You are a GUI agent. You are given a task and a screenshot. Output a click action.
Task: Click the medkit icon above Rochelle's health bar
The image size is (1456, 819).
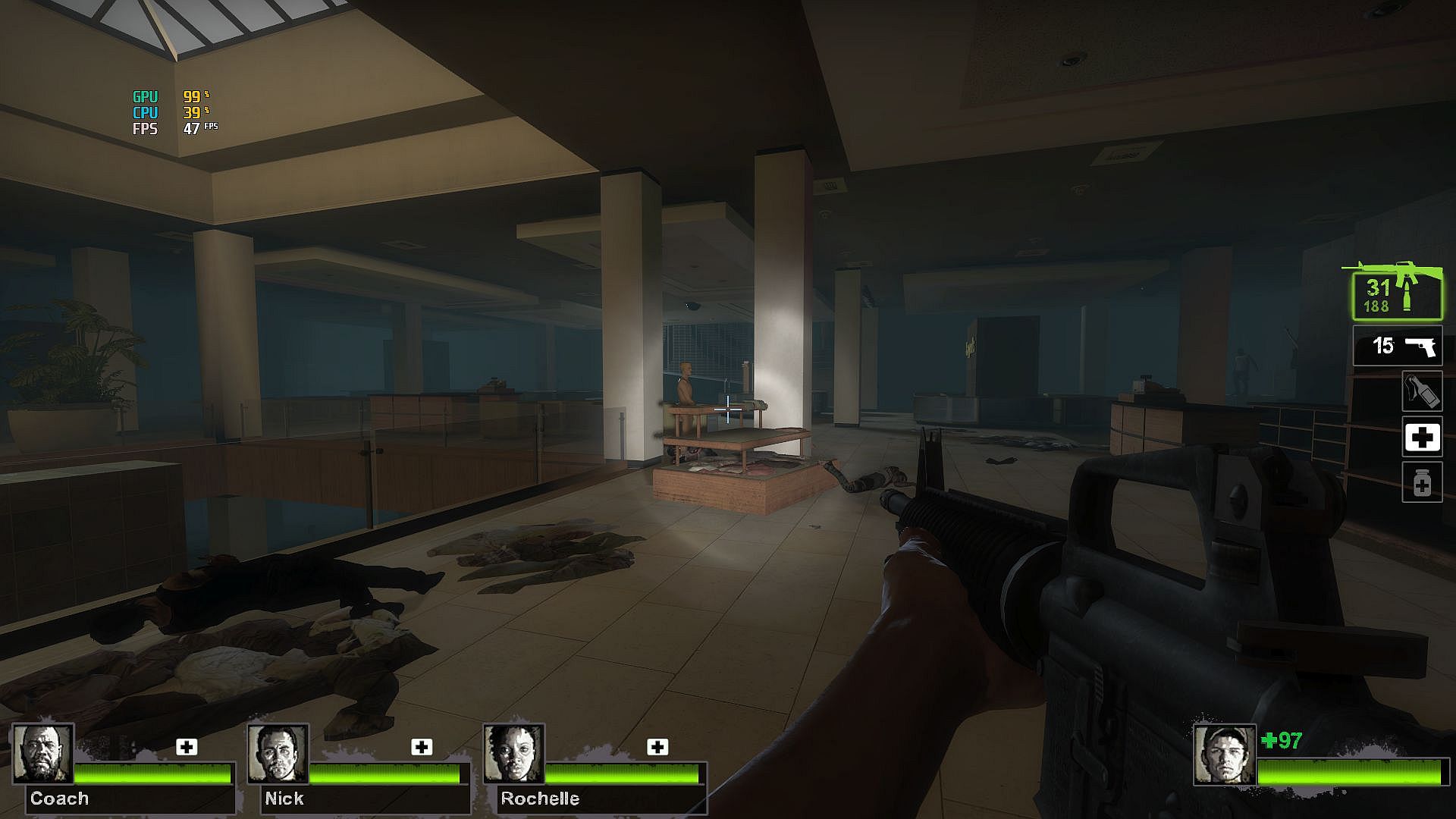(x=657, y=747)
